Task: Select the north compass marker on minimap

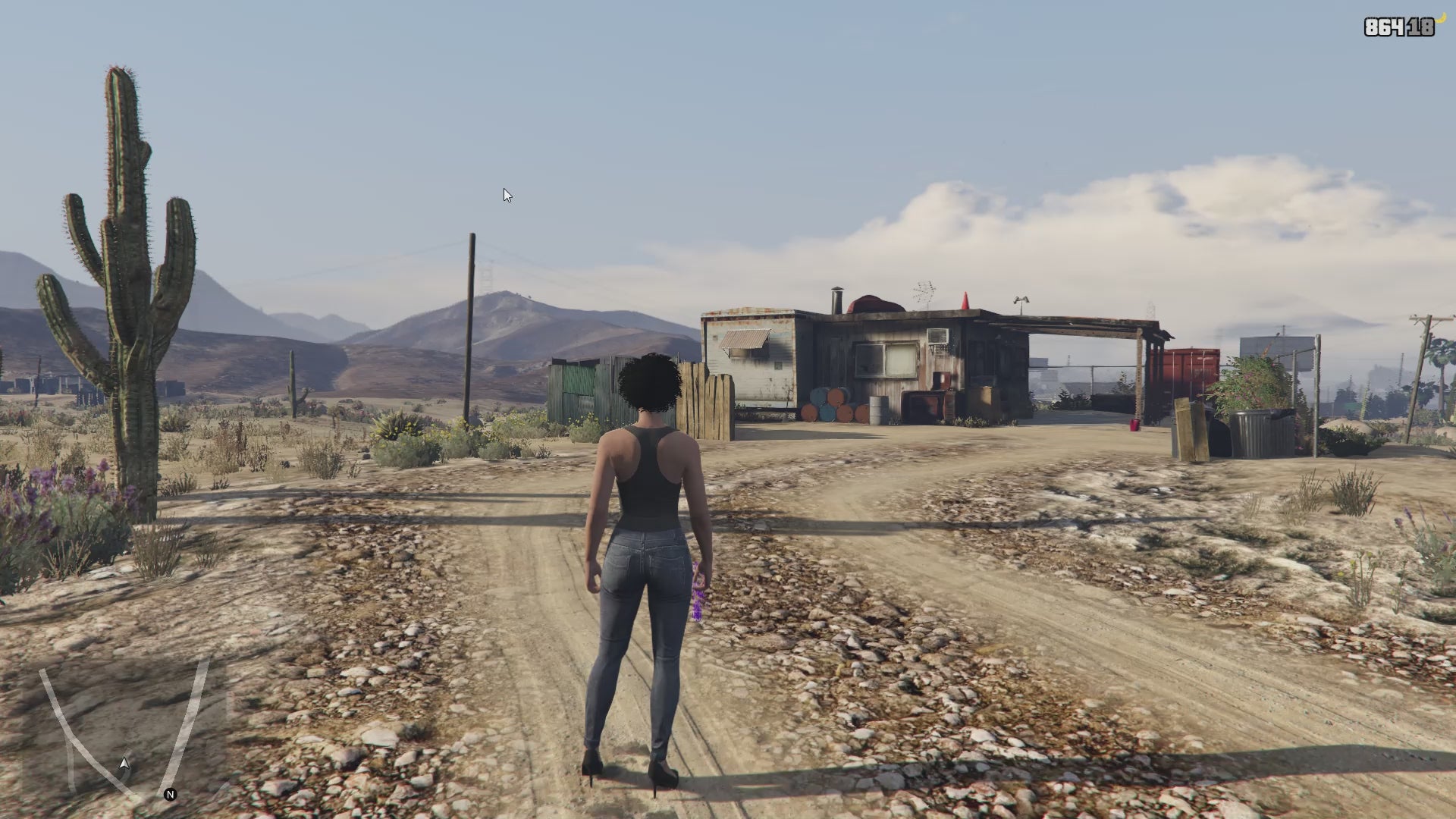Action: coord(170,795)
